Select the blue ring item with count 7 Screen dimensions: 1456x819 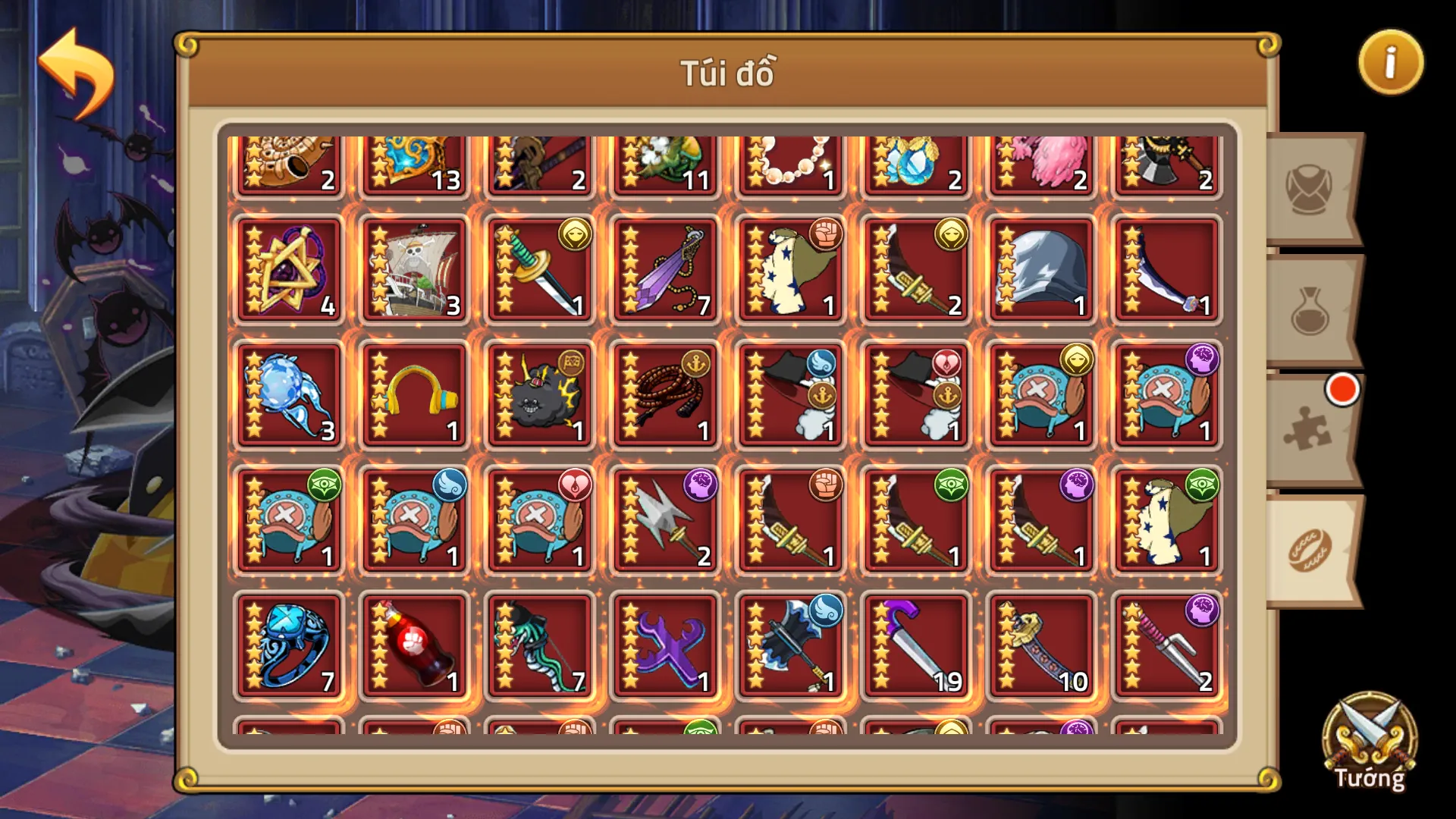tap(288, 648)
